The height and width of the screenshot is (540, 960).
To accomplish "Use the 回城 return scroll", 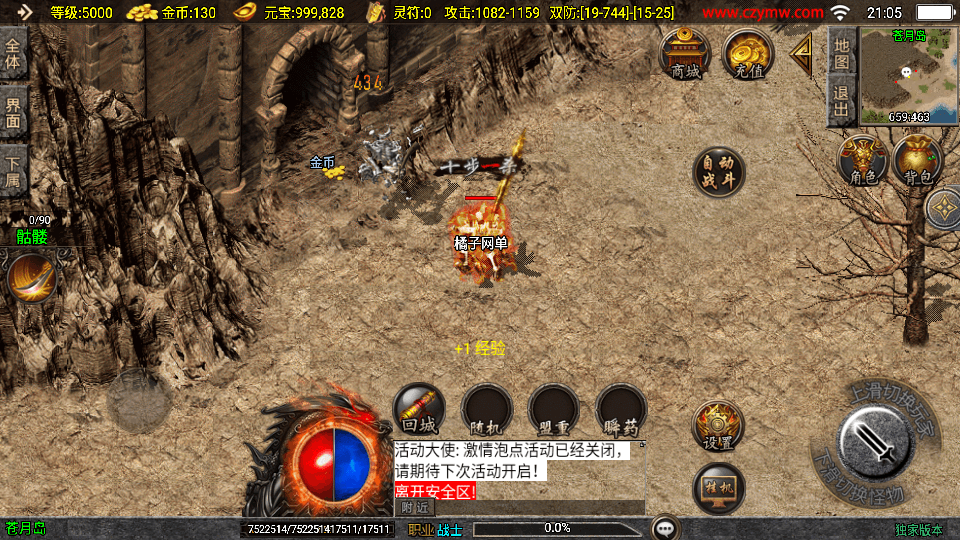I will click(419, 409).
